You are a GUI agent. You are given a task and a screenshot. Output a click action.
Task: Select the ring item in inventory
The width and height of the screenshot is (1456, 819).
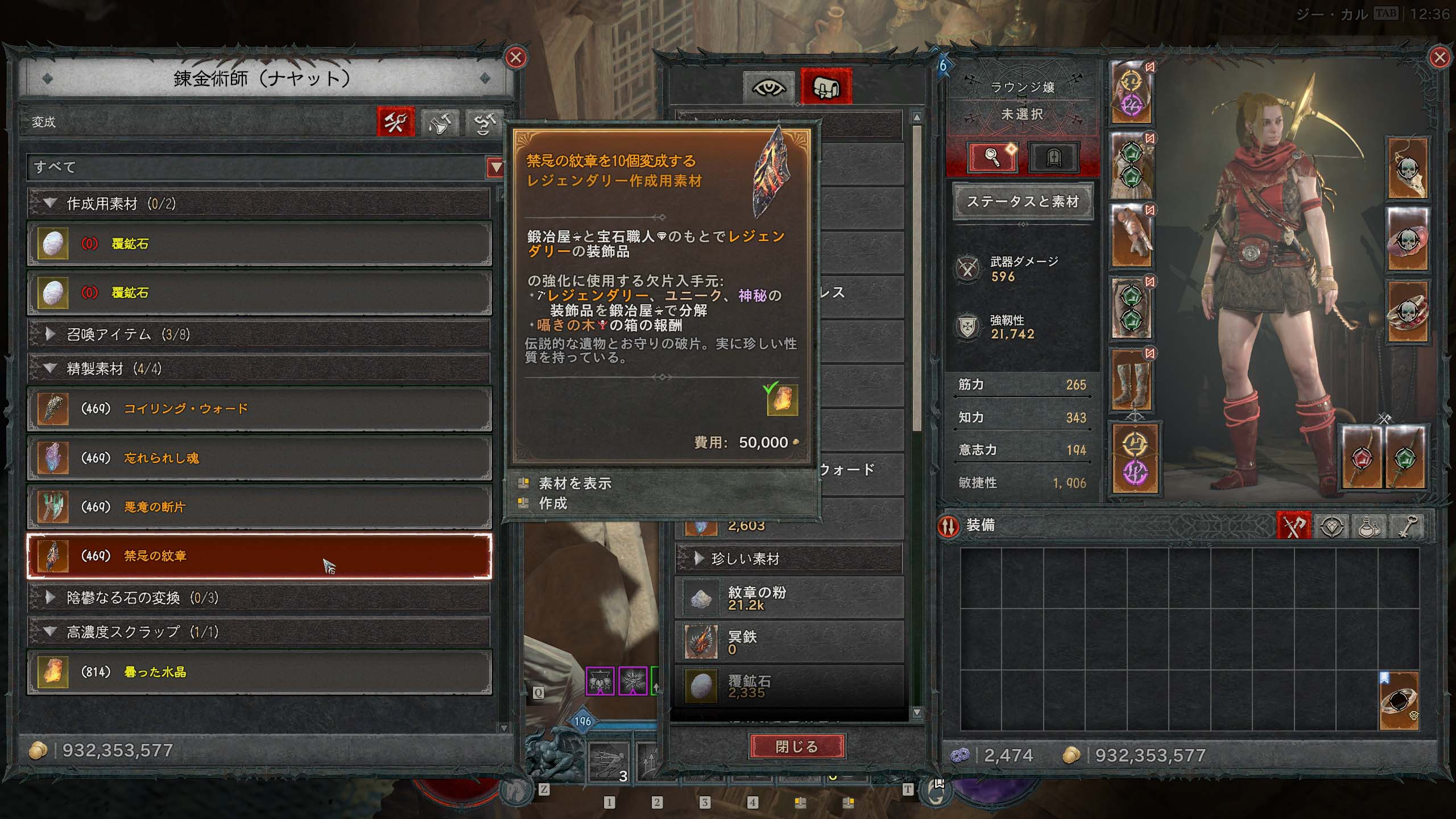pyautogui.click(x=1399, y=702)
